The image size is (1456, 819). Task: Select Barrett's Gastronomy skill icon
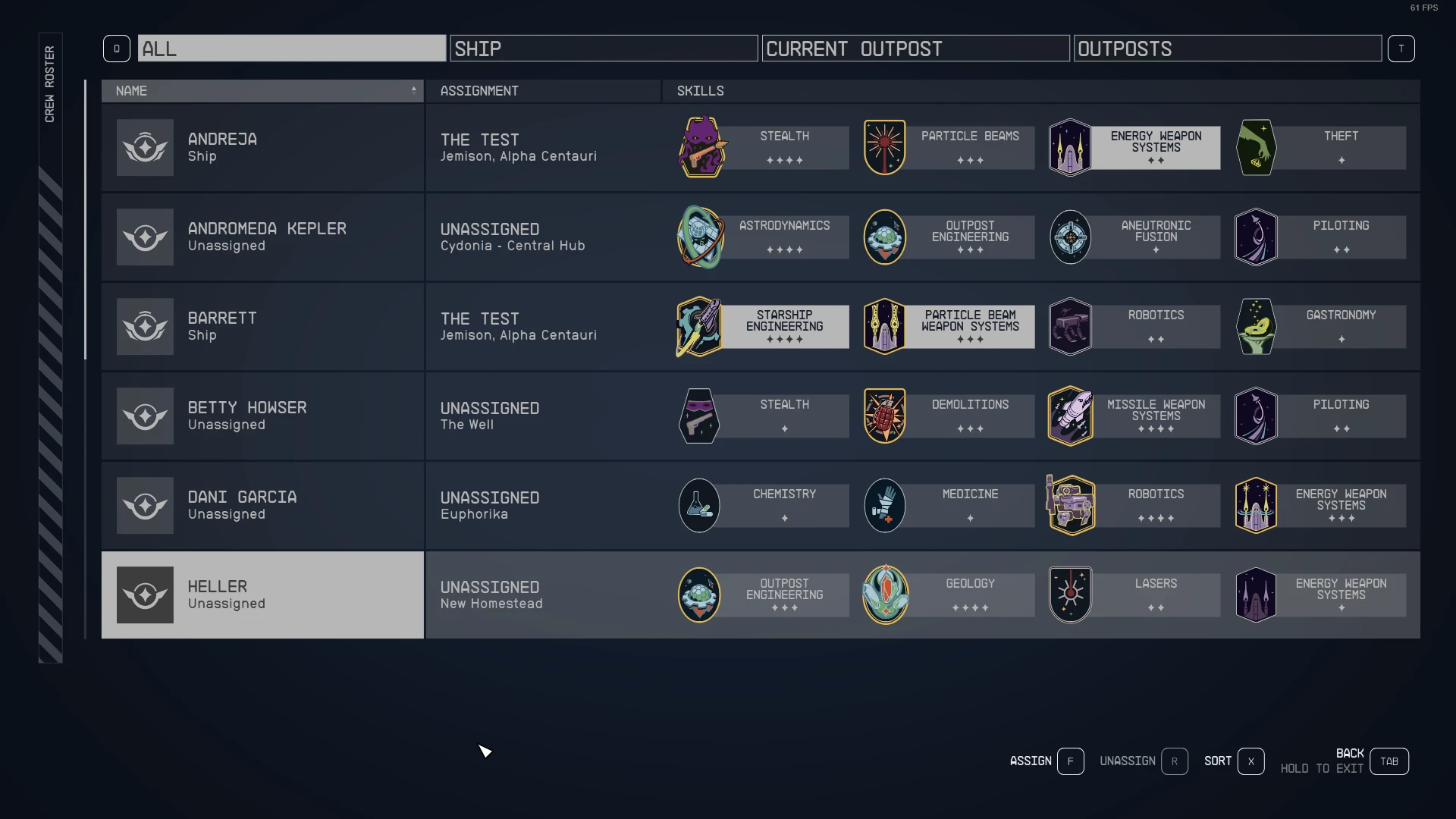coord(1255,326)
